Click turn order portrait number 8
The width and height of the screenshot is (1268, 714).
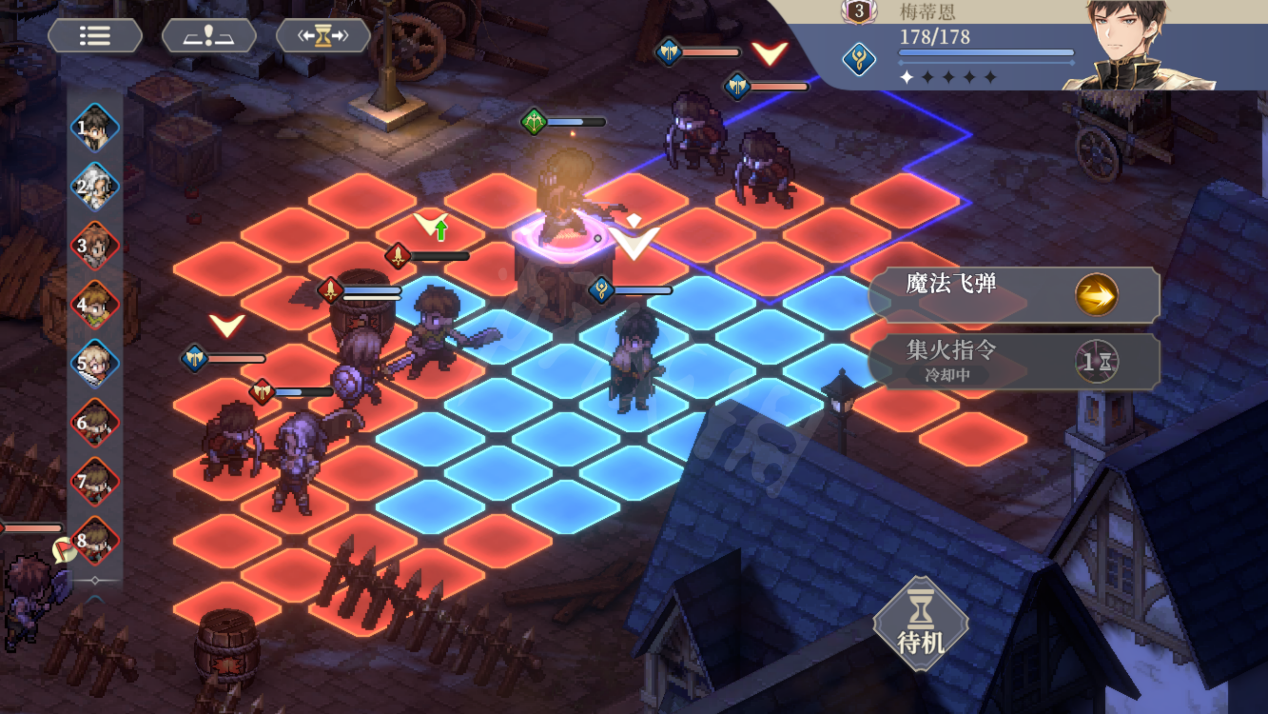pos(96,540)
